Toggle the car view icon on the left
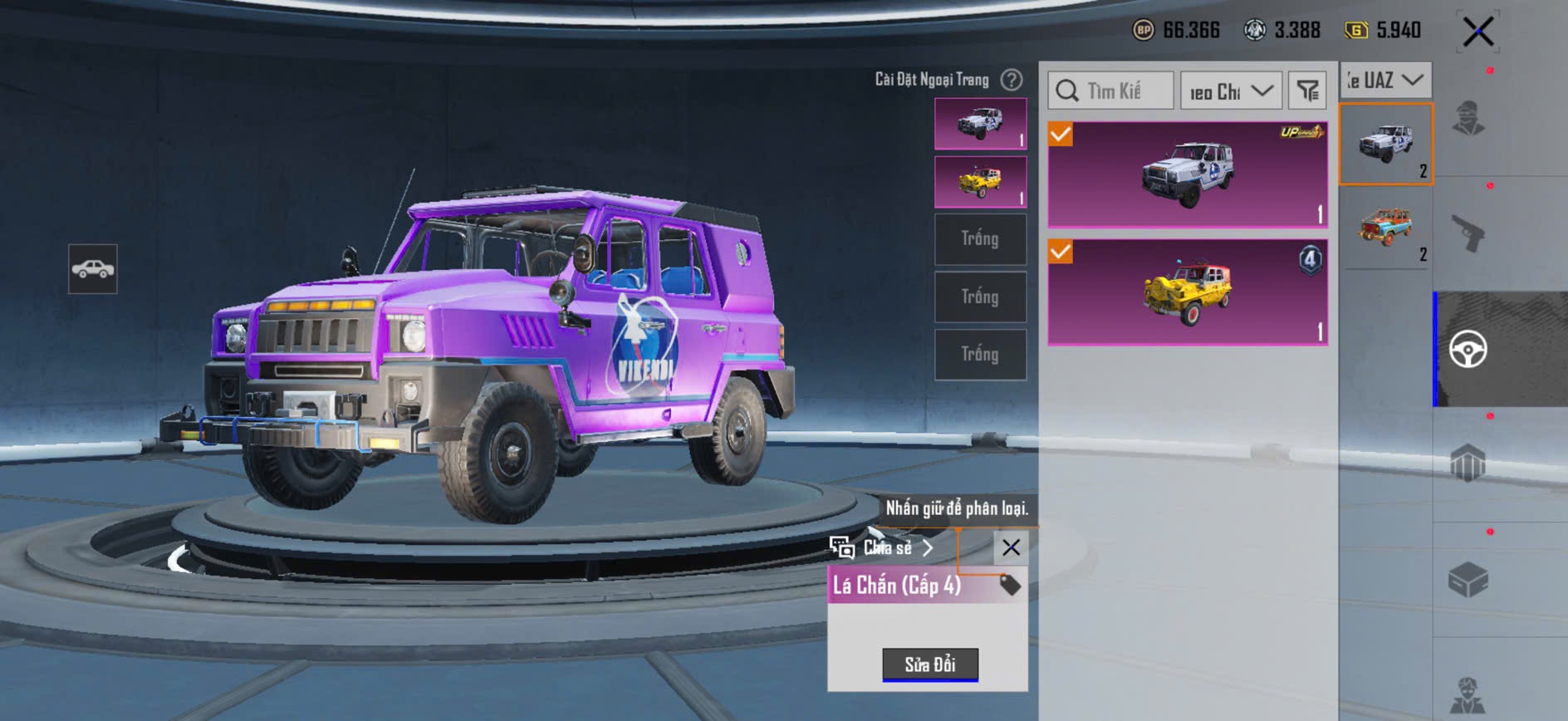The image size is (1568, 721). (93, 269)
